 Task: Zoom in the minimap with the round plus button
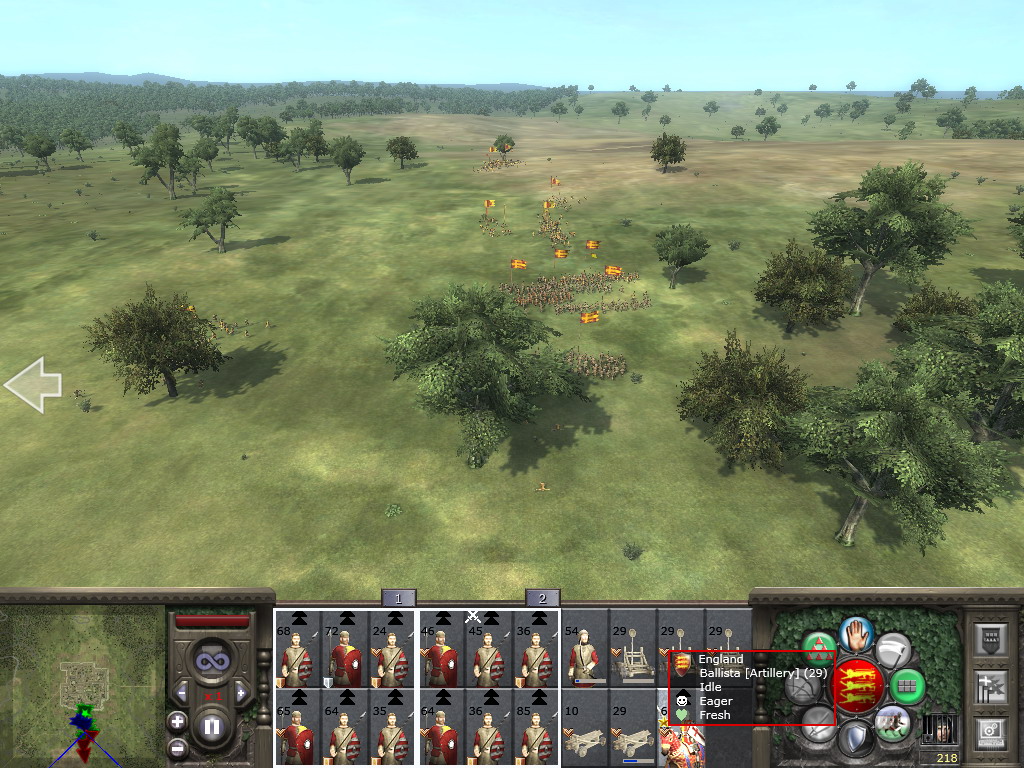tap(177, 720)
